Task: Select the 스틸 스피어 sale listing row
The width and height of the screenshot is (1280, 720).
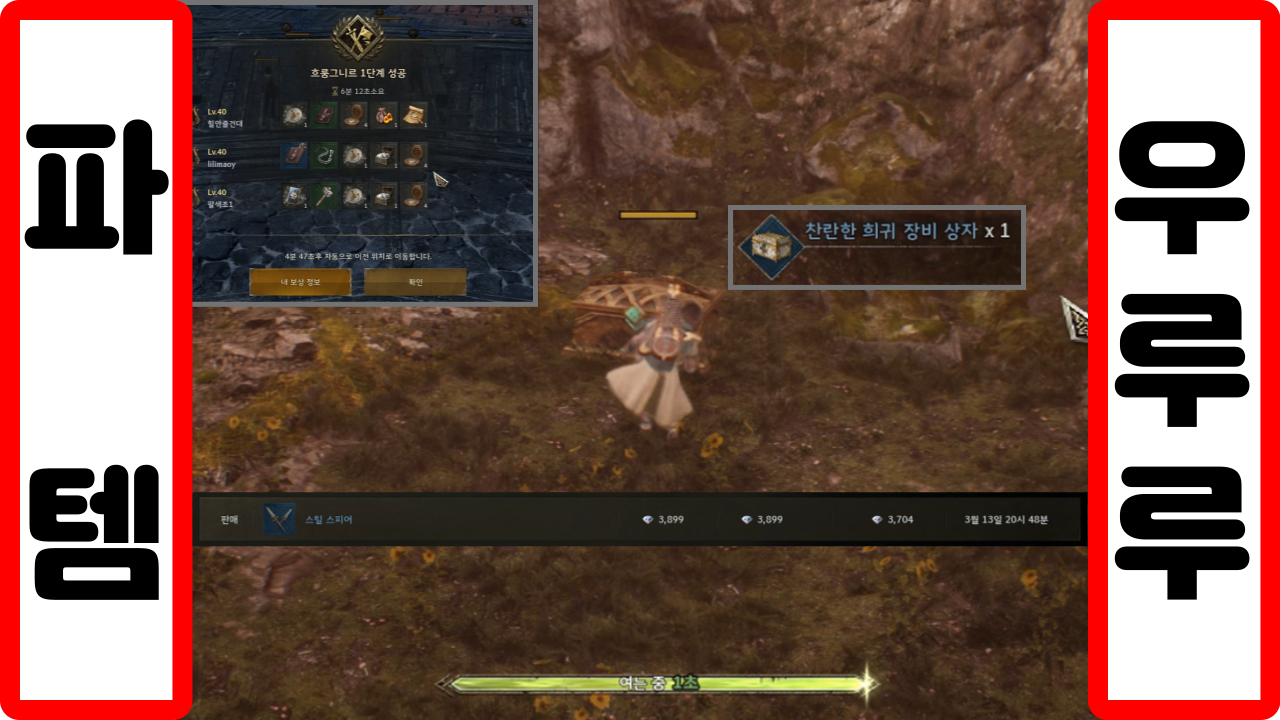Action: 640,520
